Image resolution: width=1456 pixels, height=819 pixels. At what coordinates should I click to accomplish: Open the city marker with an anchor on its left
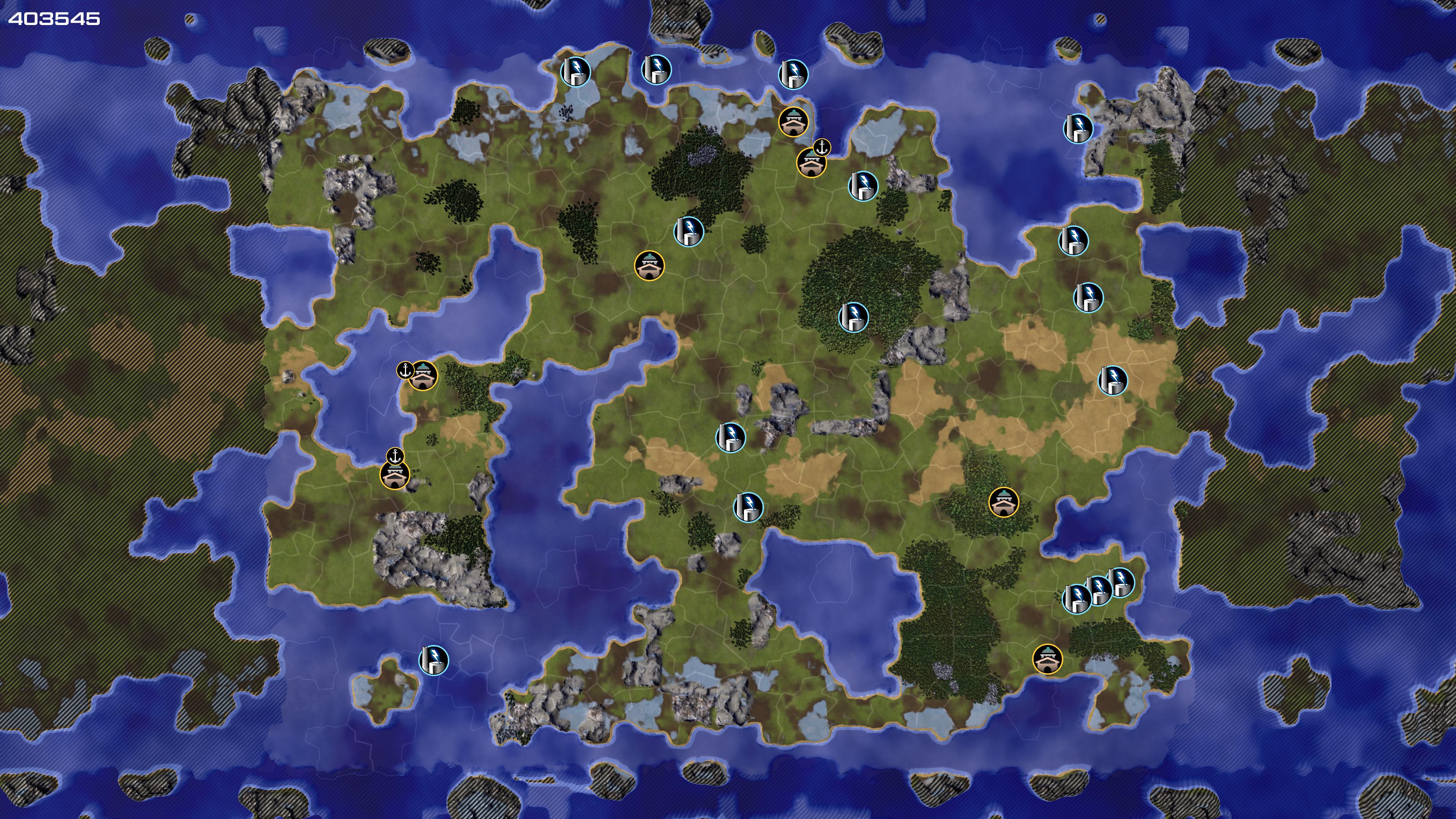tap(424, 375)
